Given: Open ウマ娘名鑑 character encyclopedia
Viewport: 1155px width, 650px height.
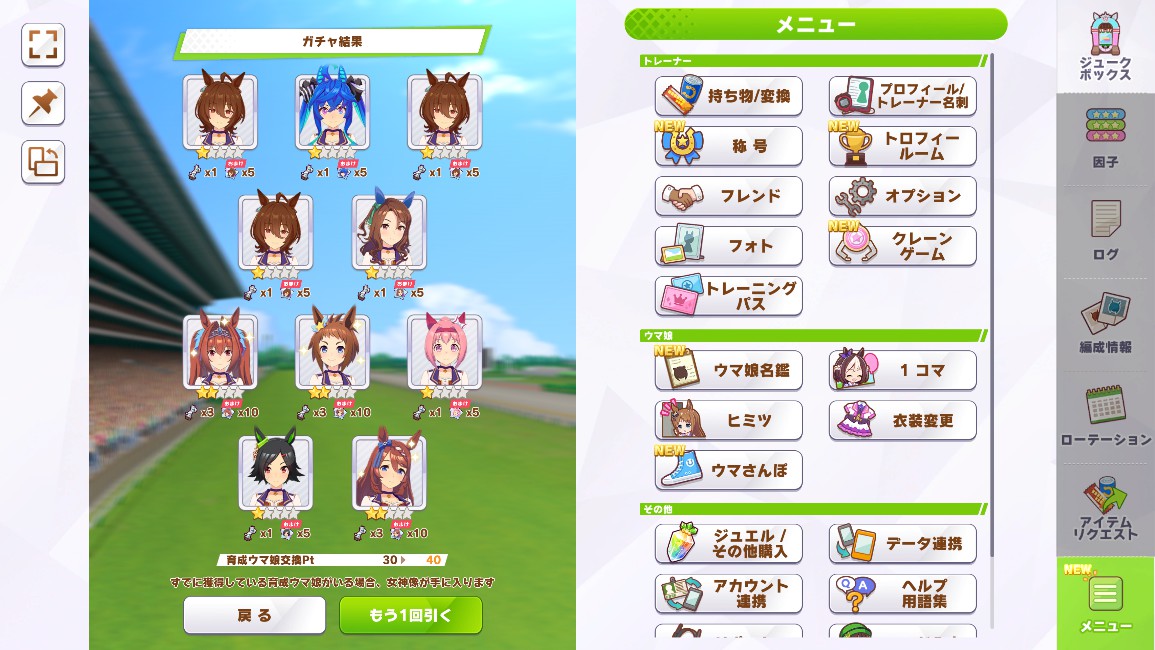Looking at the screenshot, I should (729, 370).
